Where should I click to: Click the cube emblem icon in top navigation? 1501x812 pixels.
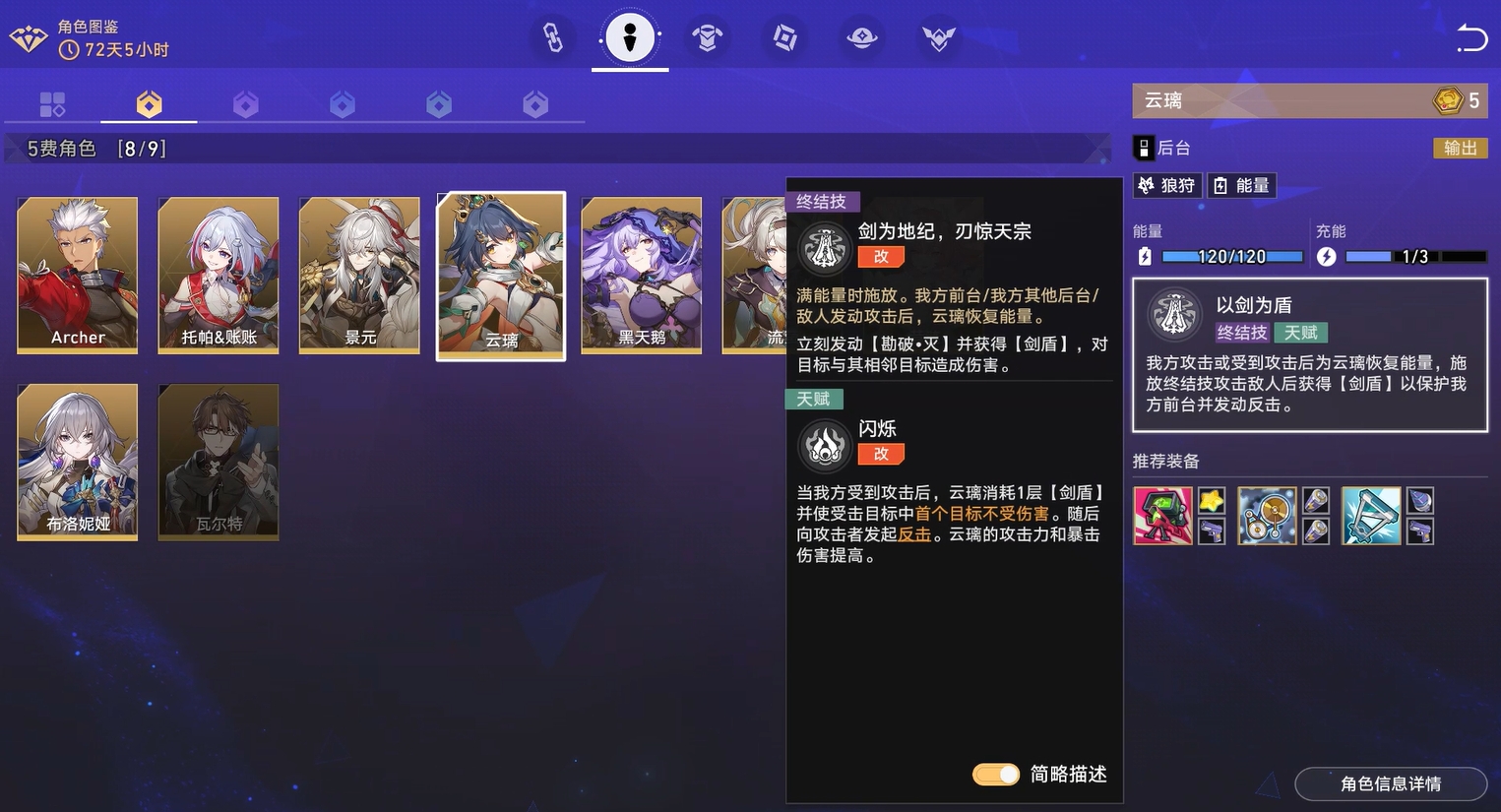point(783,38)
